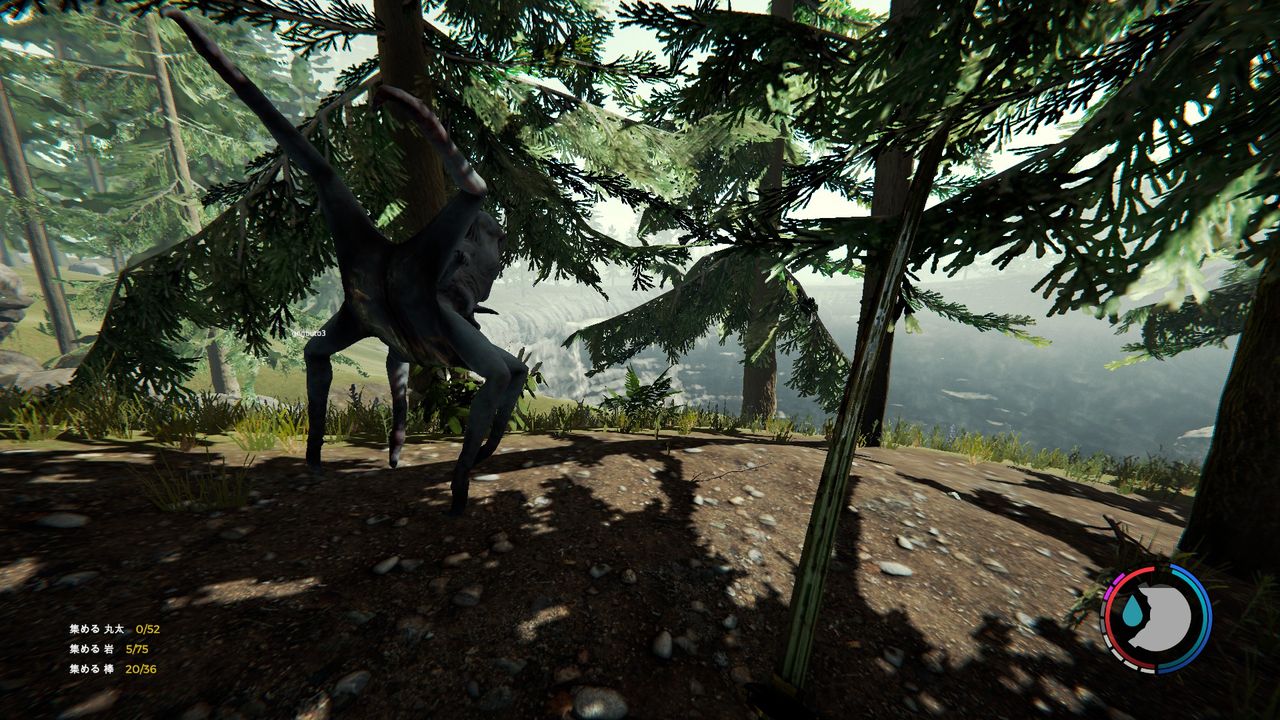This screenshot has width=1280, height=720.
Task: Click the 20/36 stick counter text
Action: pyautogui.click(x=141, y=670)
